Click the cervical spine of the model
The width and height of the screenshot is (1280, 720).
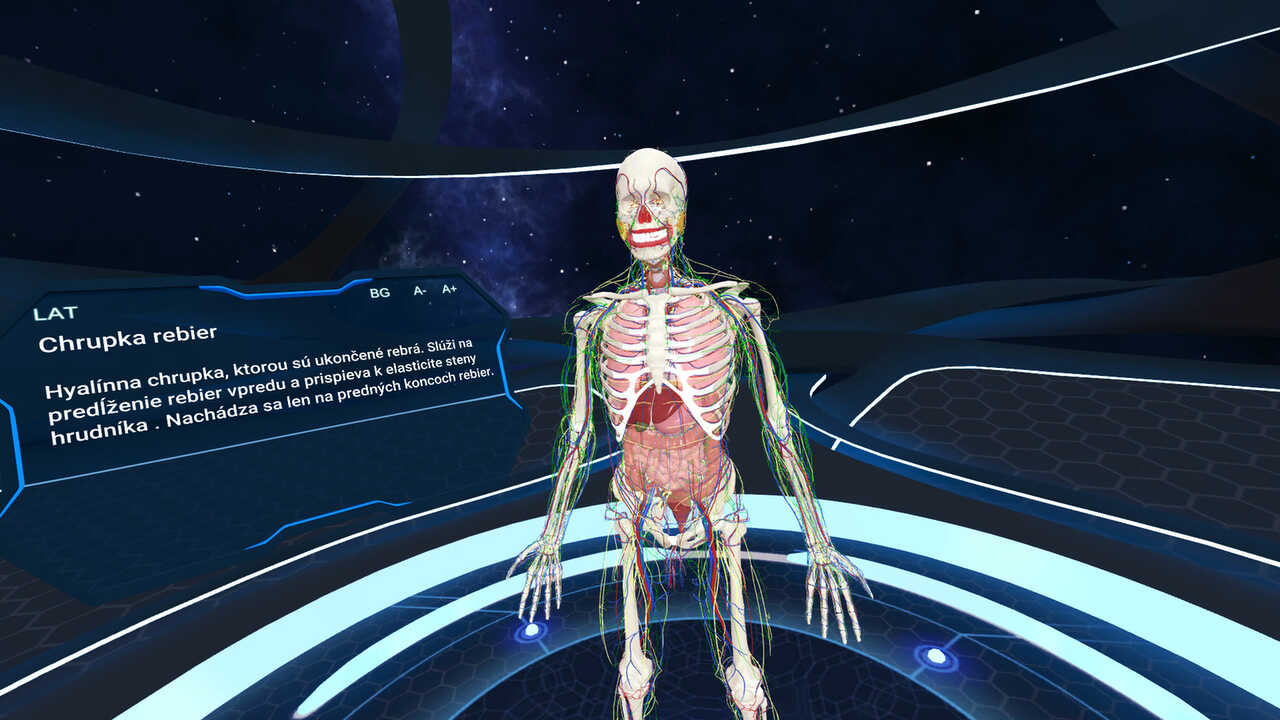point(655,270)
